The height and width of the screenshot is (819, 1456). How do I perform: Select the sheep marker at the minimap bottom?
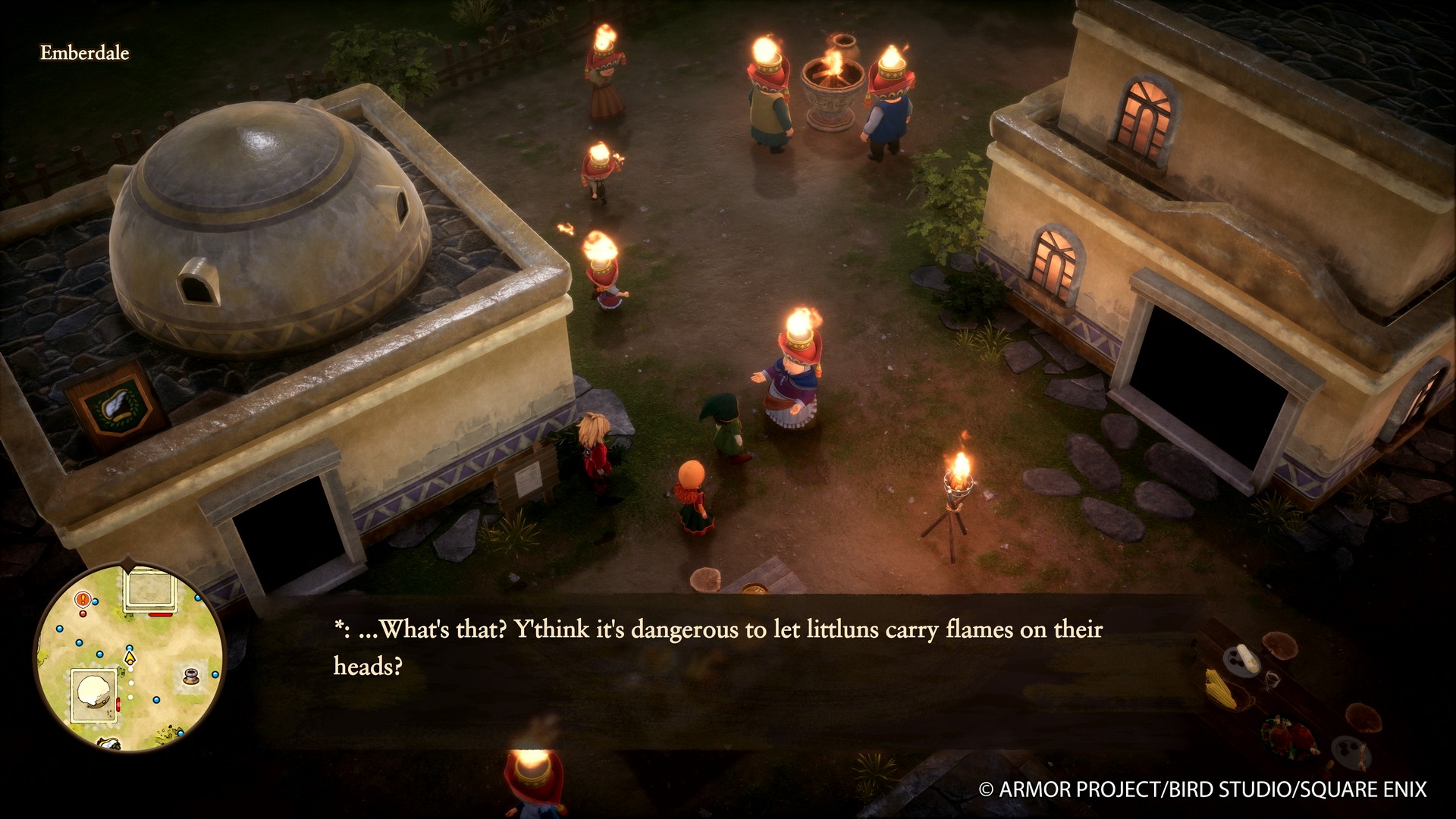pyautogui.click(x=108, y=742)
